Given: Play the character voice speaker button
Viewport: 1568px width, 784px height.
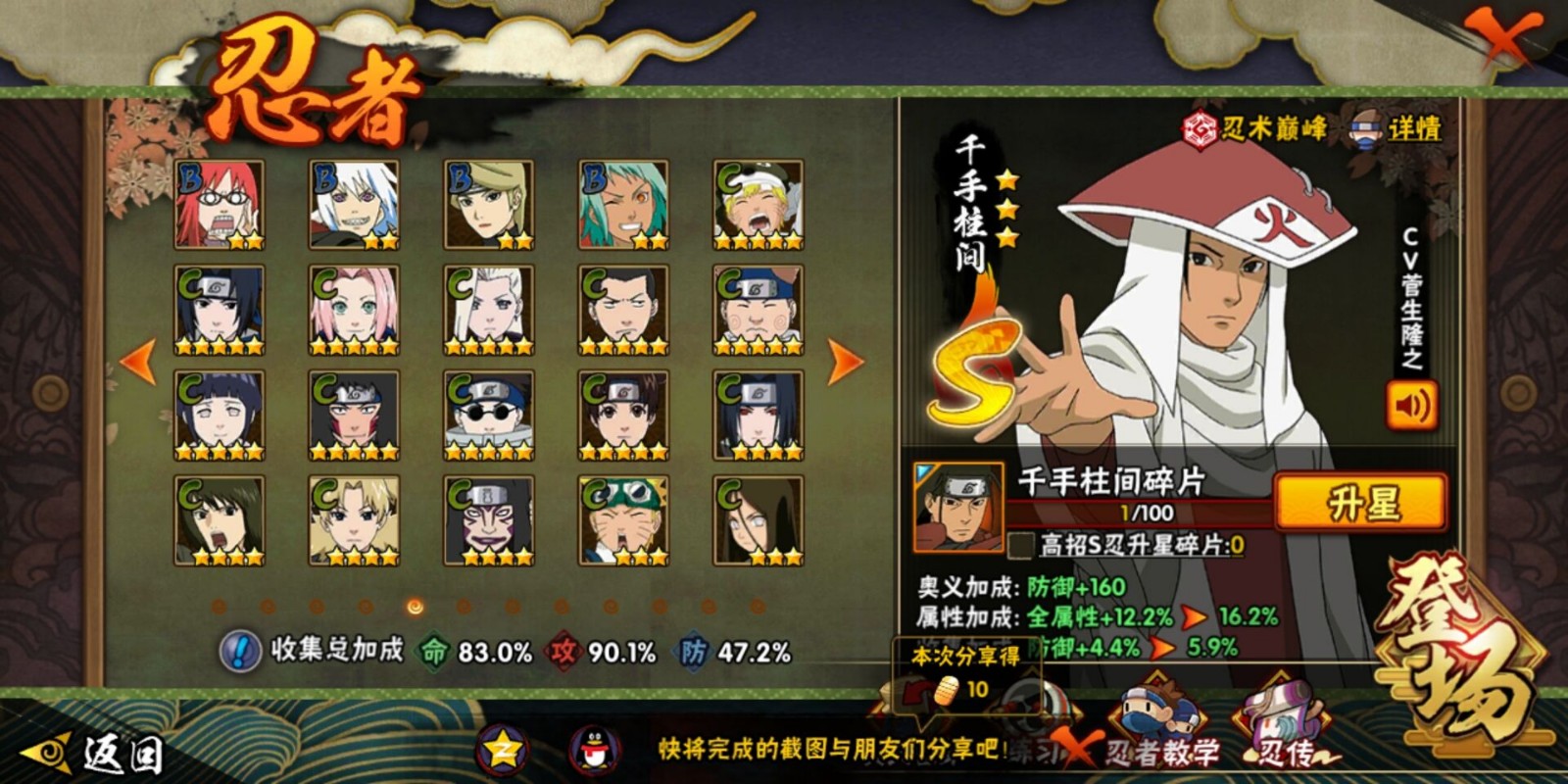Looking at the screenshot, I should point(1411,405).
